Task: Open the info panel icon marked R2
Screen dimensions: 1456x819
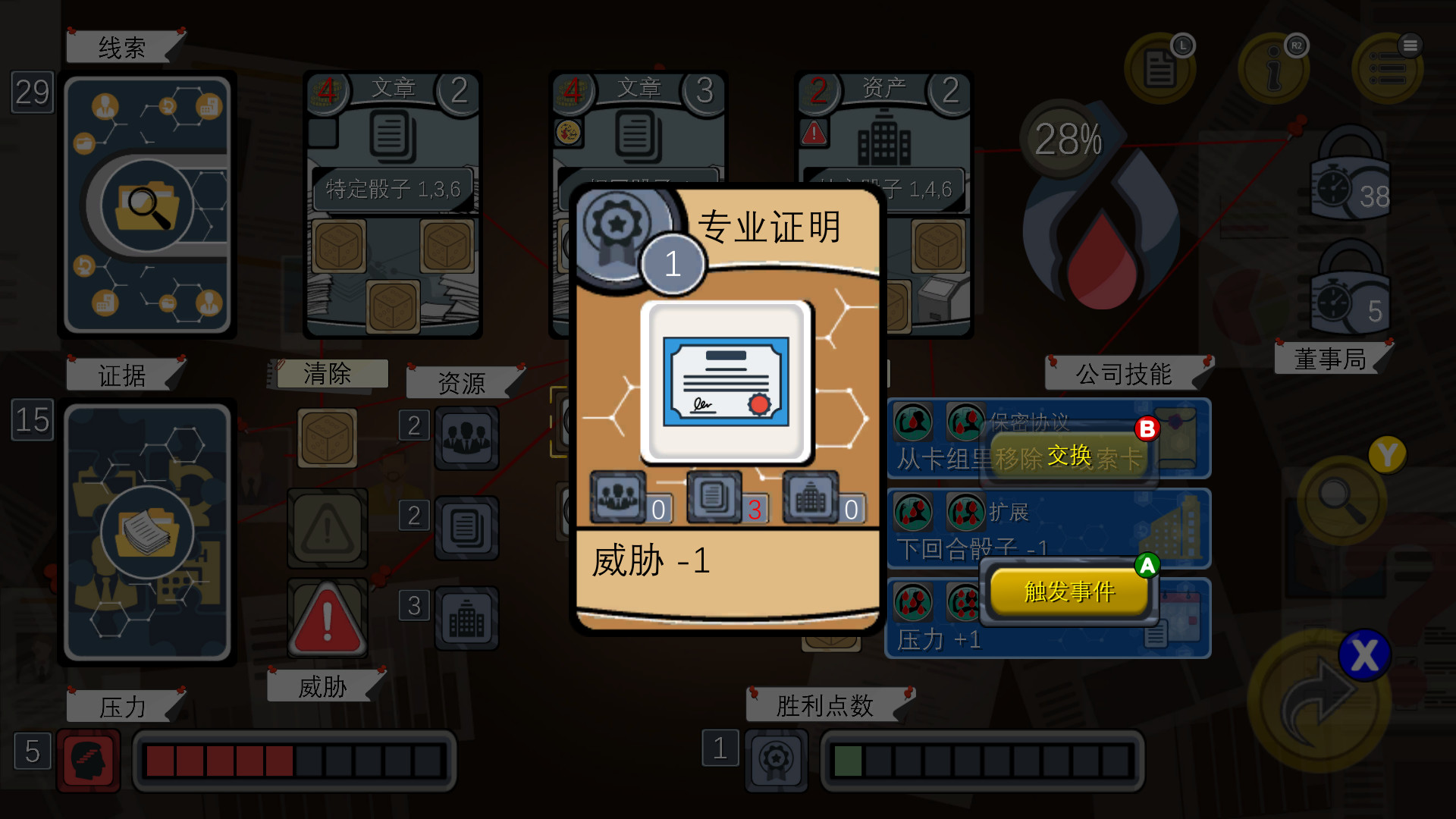Action: click(1276, 67)
